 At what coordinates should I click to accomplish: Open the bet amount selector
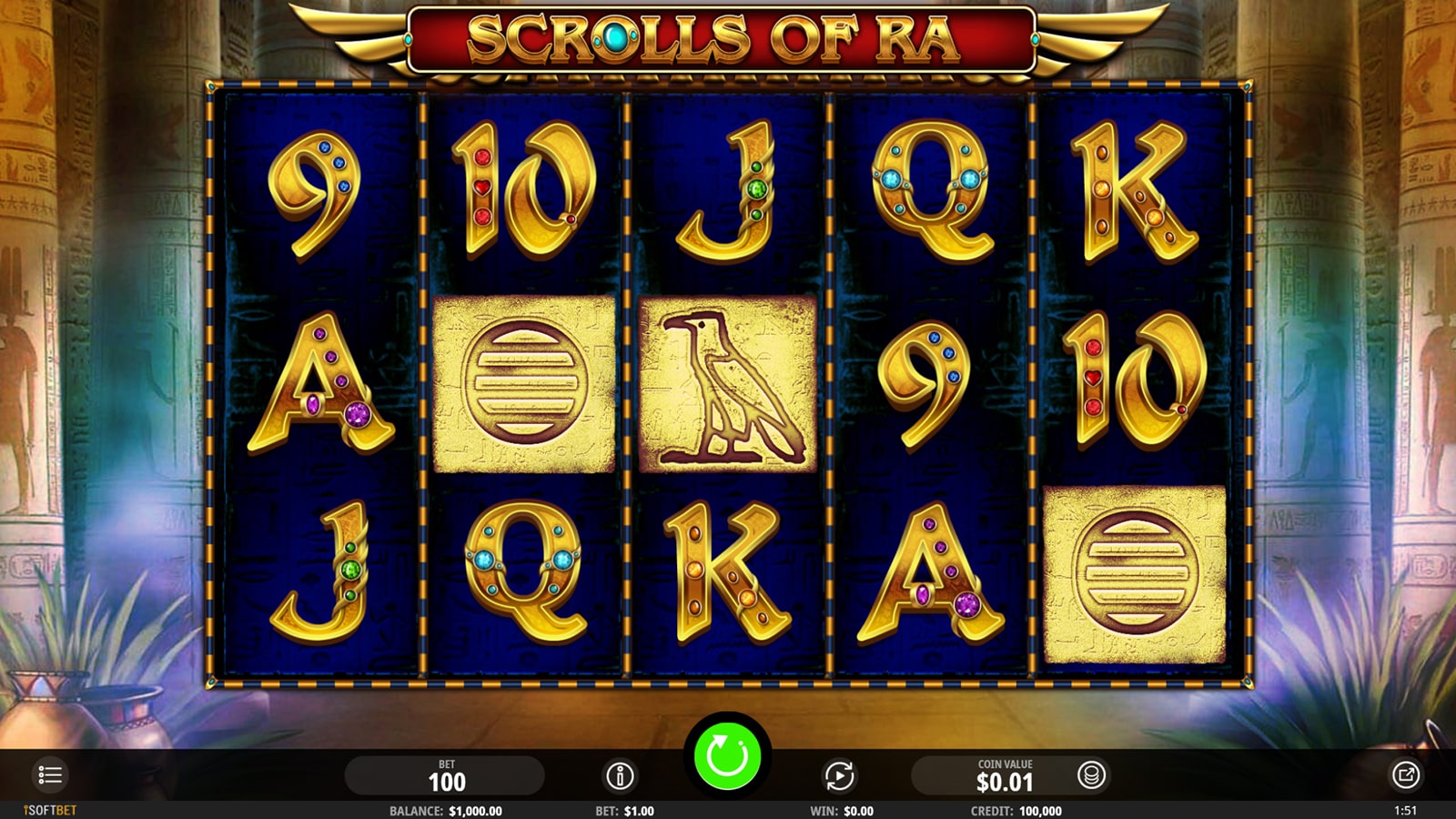[x=446, y=776]
